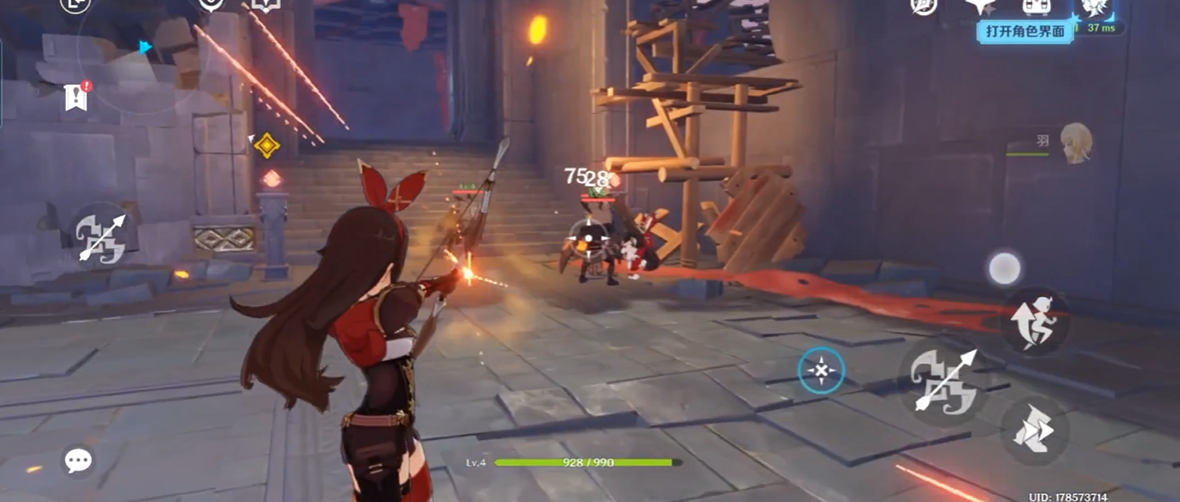1180x502 pixels.
Task: Tap the left-side bow attack button
Action: [x=102, y=238]
